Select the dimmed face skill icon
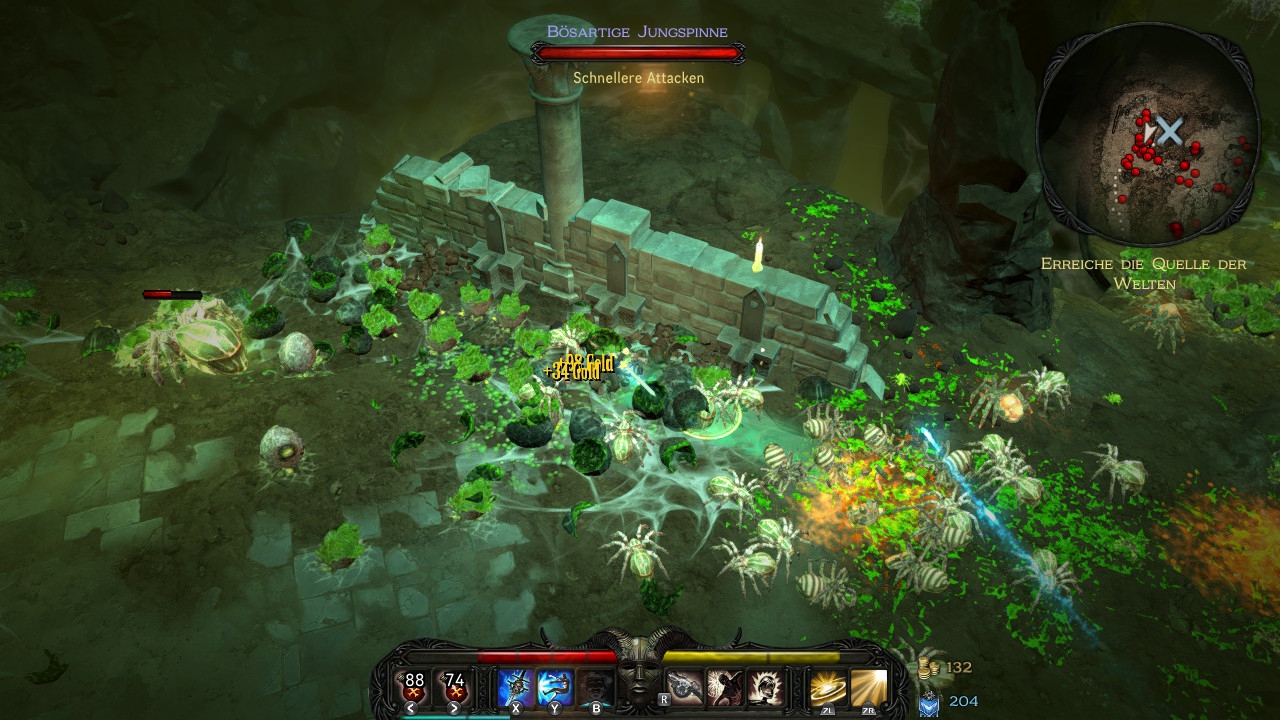 pyautogui.click(x=596, y=686)
